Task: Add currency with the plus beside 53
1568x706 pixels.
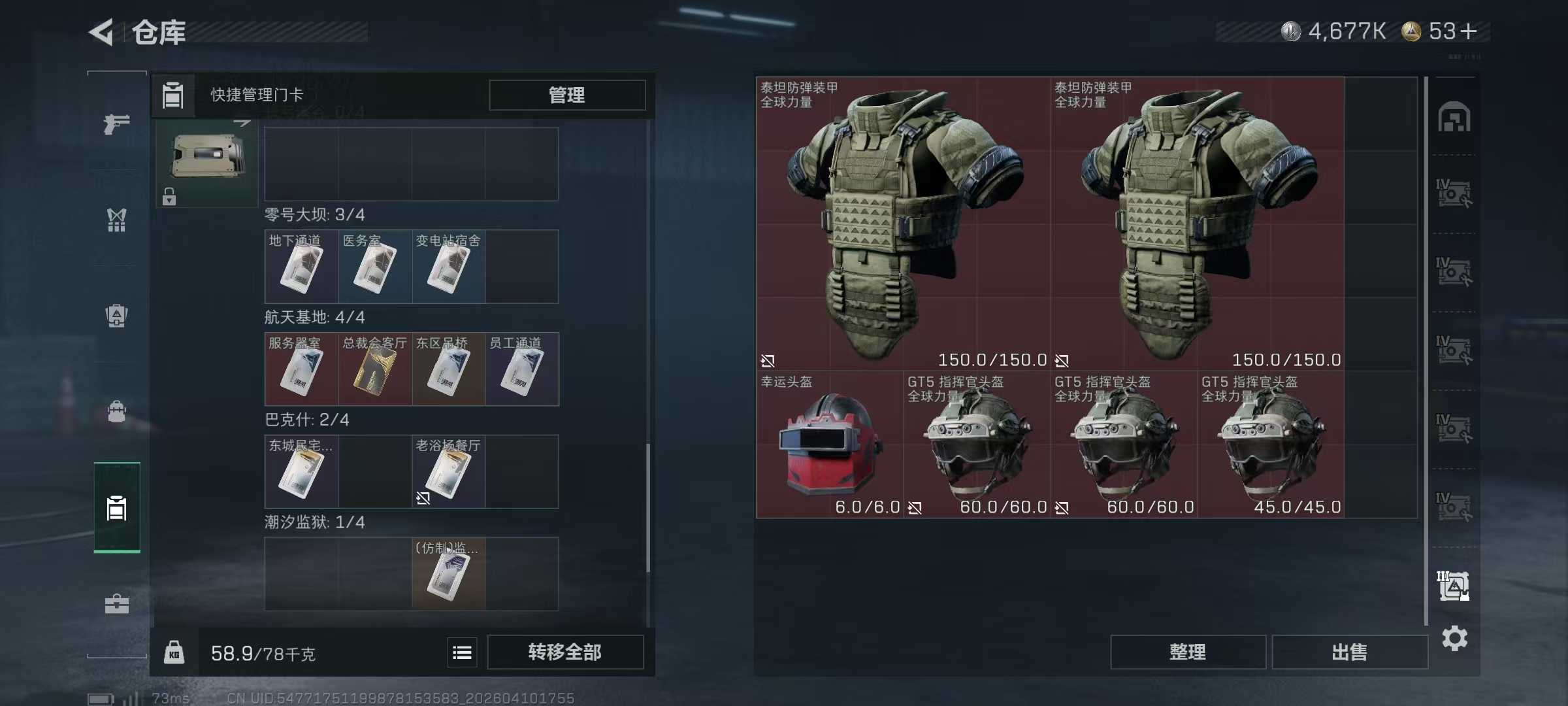Action: tap(1468, 31)
